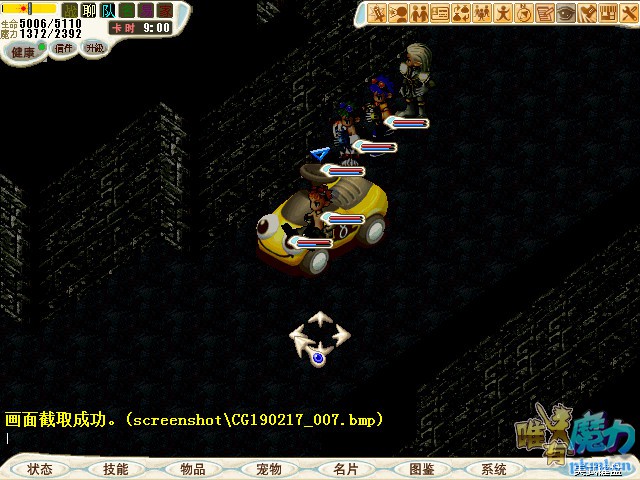Open the 名片 name card menu

point(345,468)
